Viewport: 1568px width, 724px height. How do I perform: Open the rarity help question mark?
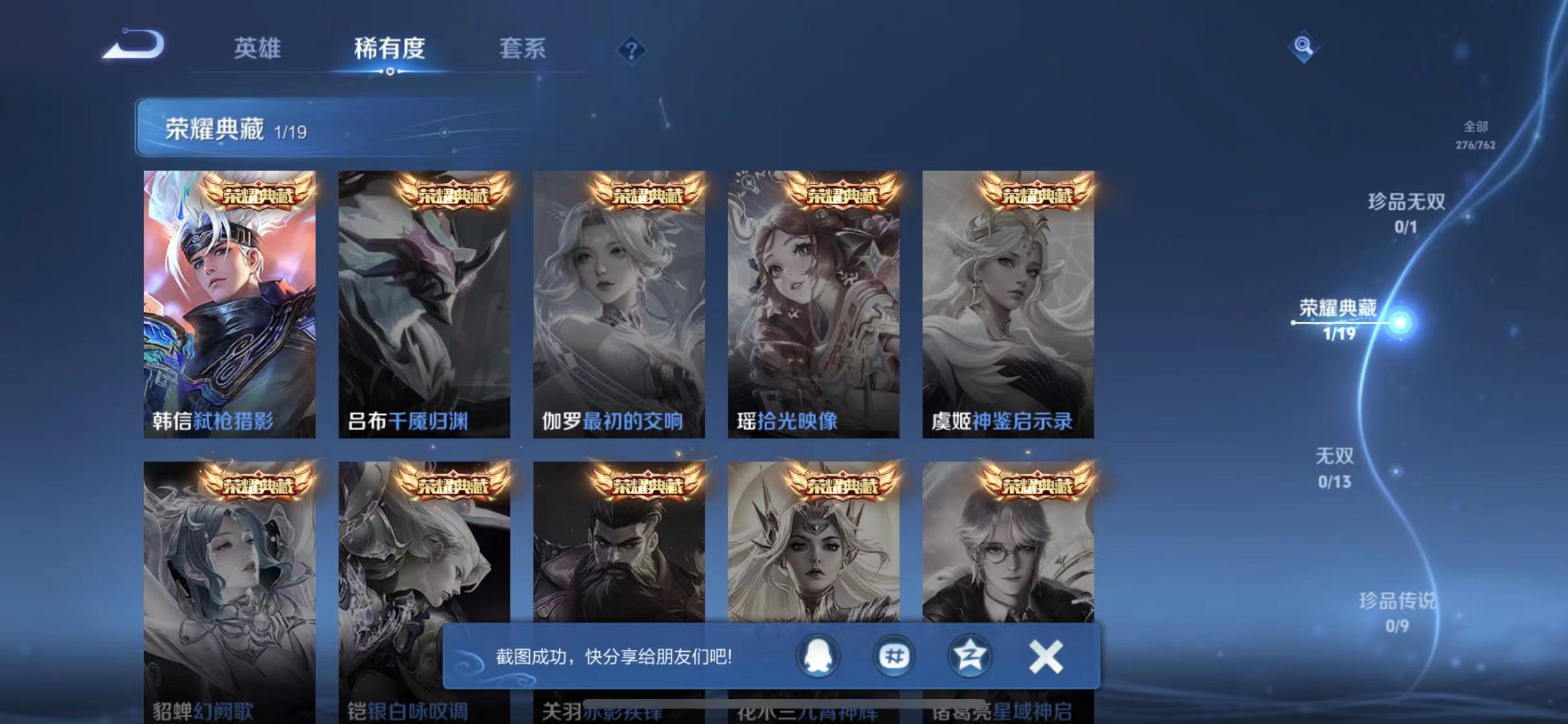pyautogui.click(x=633, y=50)
